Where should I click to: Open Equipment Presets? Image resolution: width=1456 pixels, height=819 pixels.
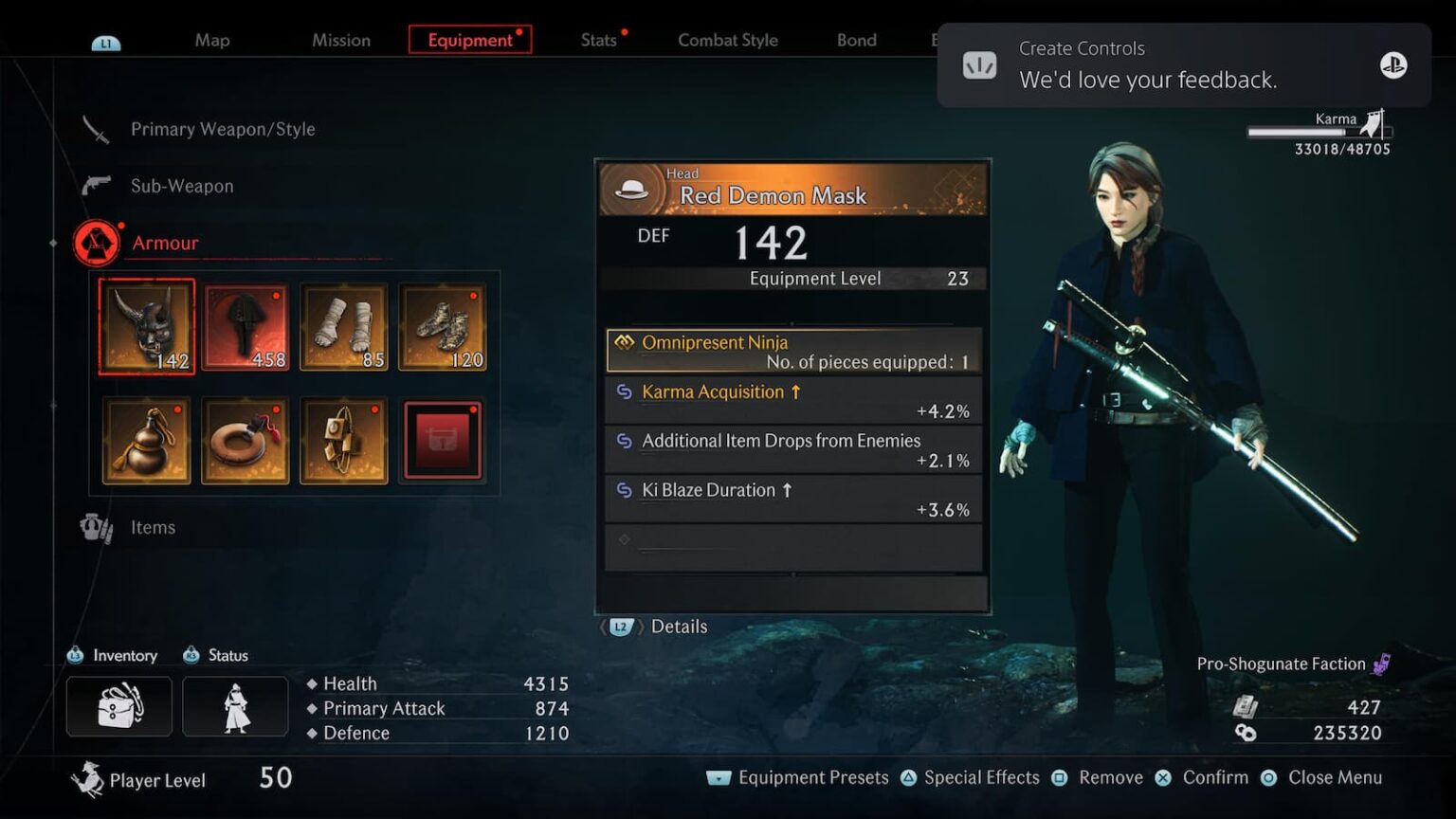[x=812, y=777]
